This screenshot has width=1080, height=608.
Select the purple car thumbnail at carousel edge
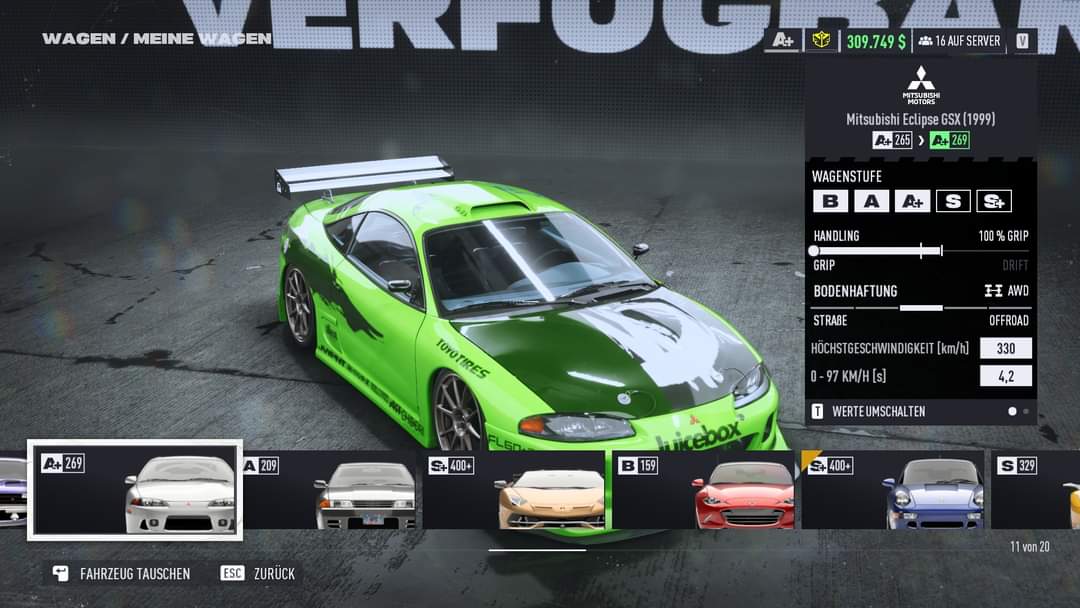[x=12, y=490]
